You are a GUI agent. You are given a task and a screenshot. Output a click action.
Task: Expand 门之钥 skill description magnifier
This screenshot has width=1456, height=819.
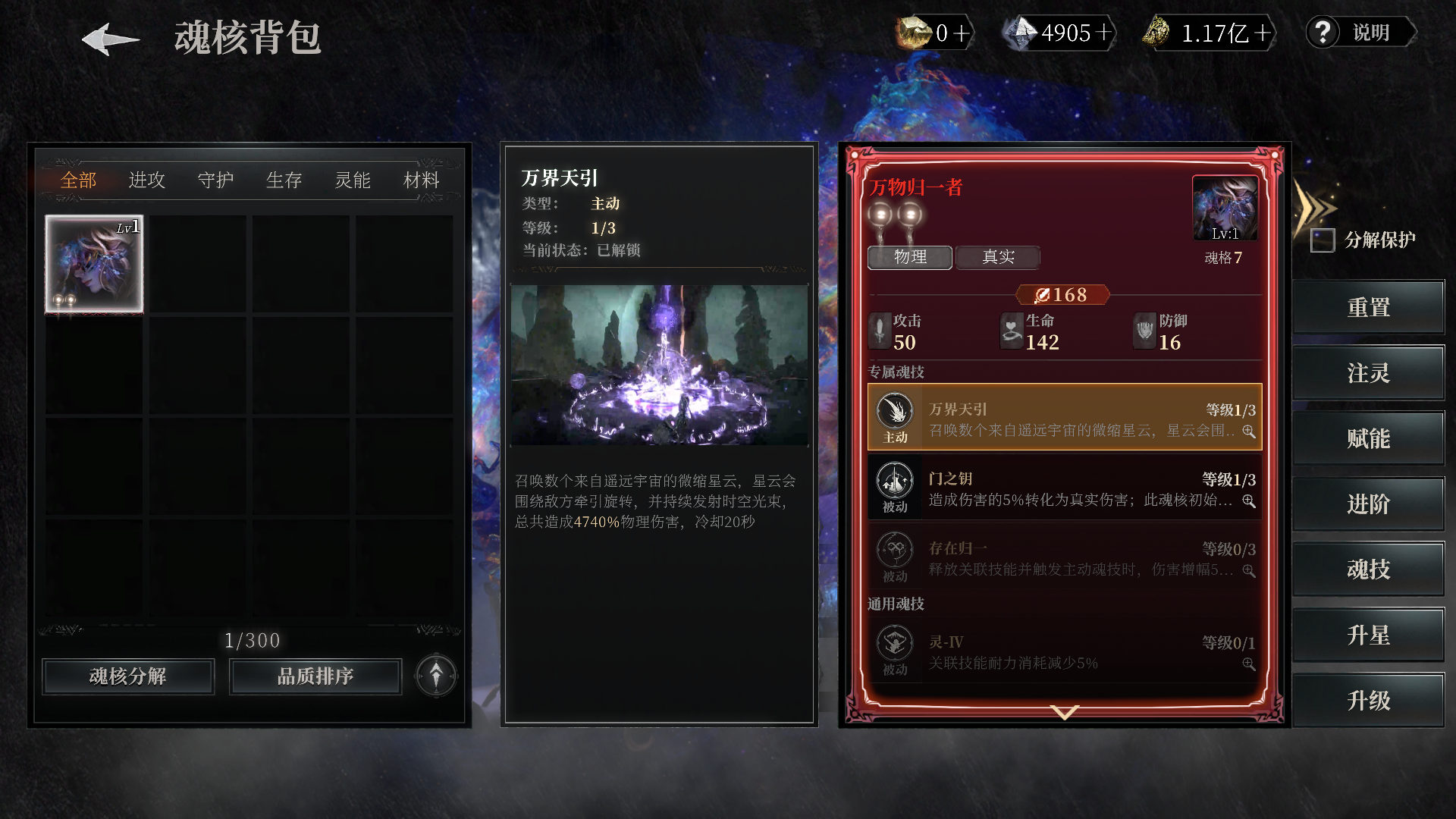tap(1250, 500)
